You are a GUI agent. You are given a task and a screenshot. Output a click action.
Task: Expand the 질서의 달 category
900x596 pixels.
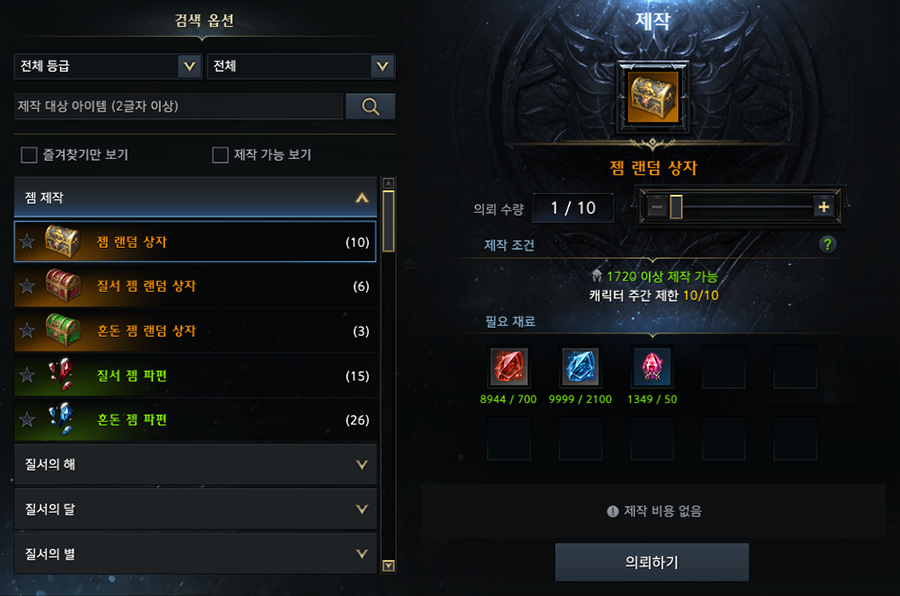click(x=196, y=509)
